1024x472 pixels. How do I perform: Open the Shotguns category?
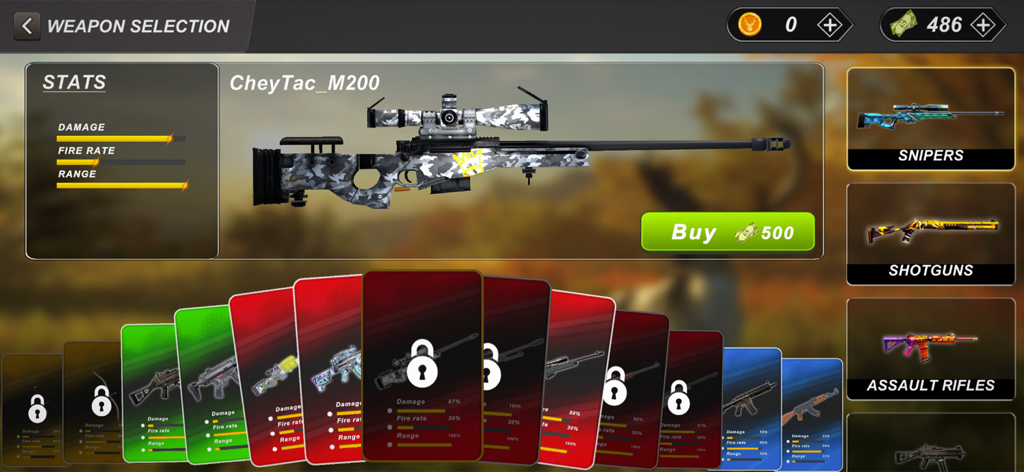[930, 234]
